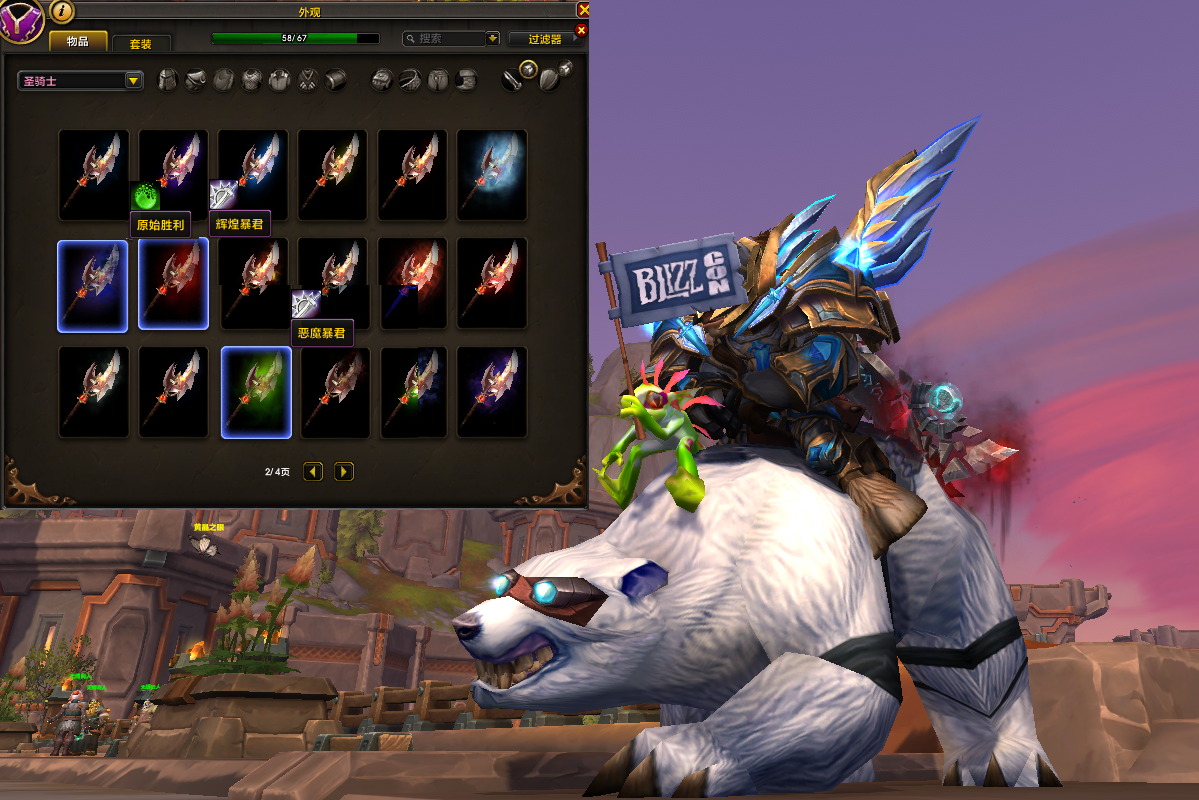Viewport: 1199px width, 800px height.
Task: Select the shoulder armor slot icon
Action: [196, 80]
